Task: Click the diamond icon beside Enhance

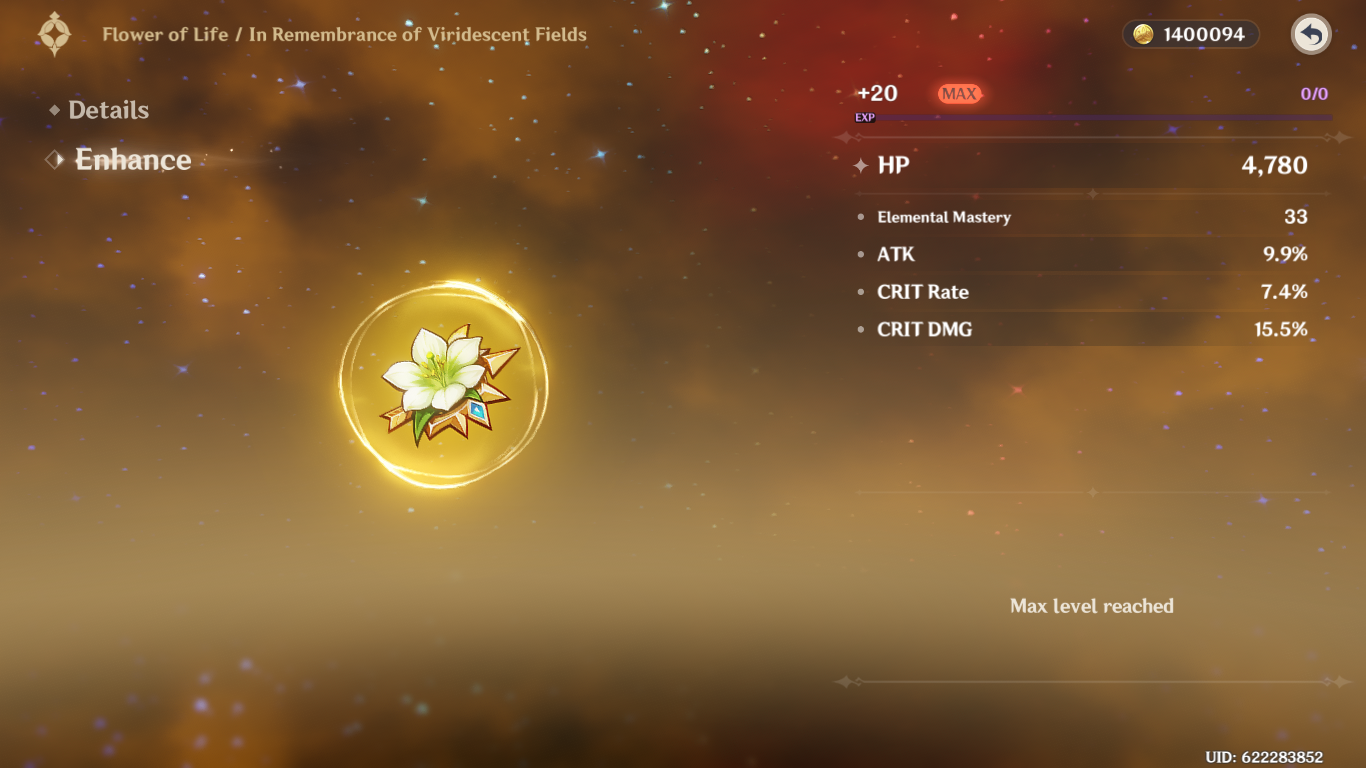Action: (x=55, y=159)
